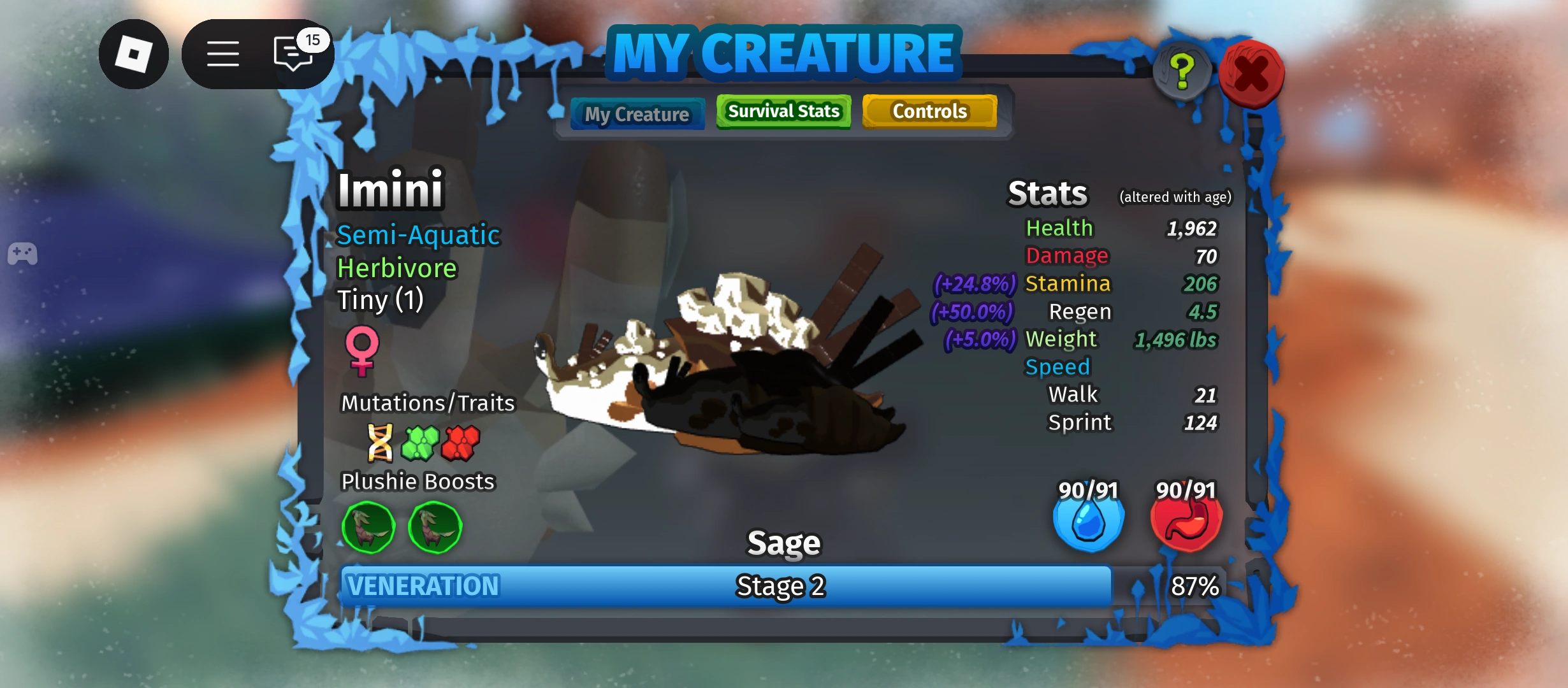Open the chat bubble with 15 notifications
This screenshot has height=688, width=1568.
pos(293,54)
